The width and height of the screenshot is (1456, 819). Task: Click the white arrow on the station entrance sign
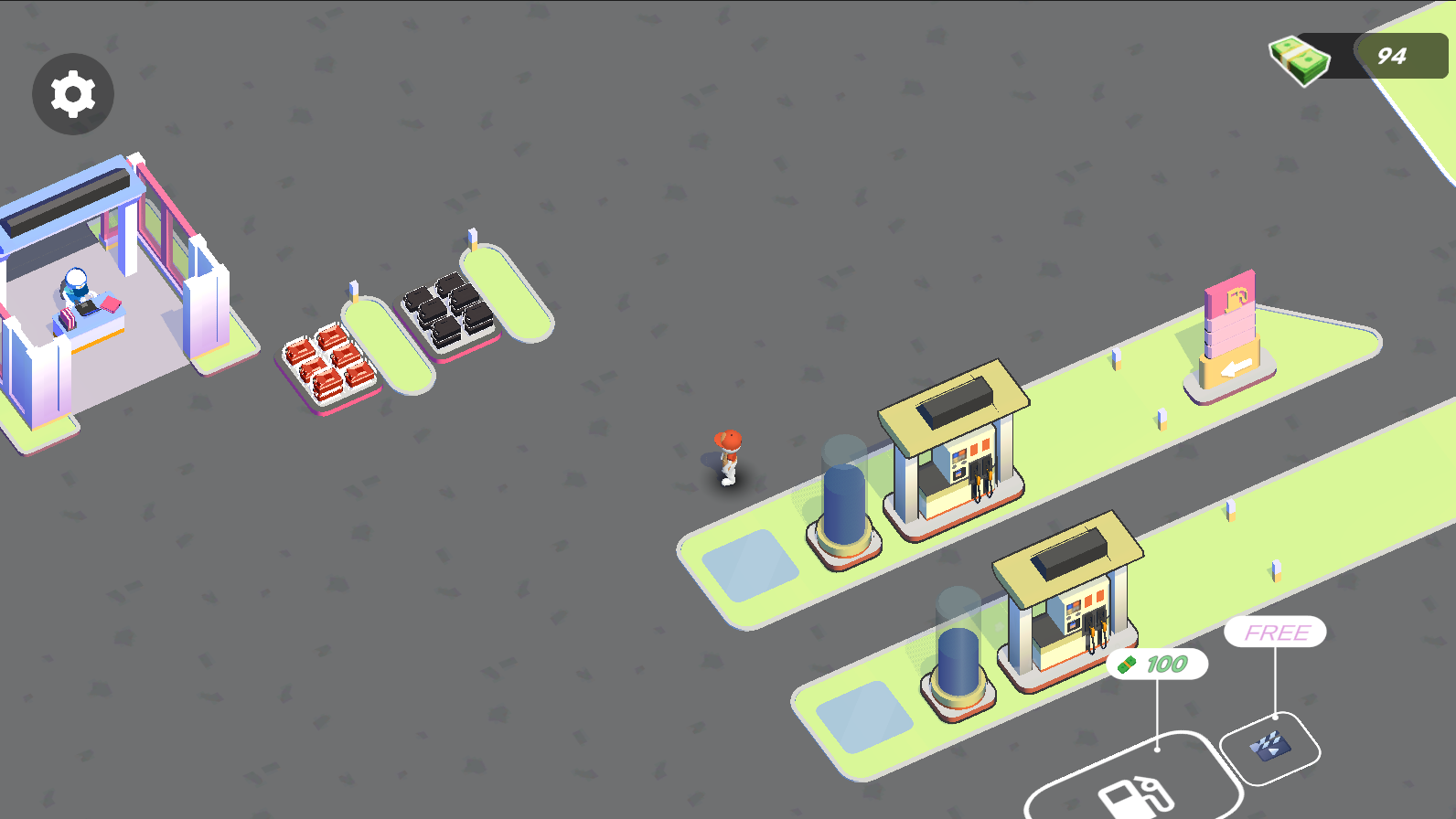coord(1237,369)
